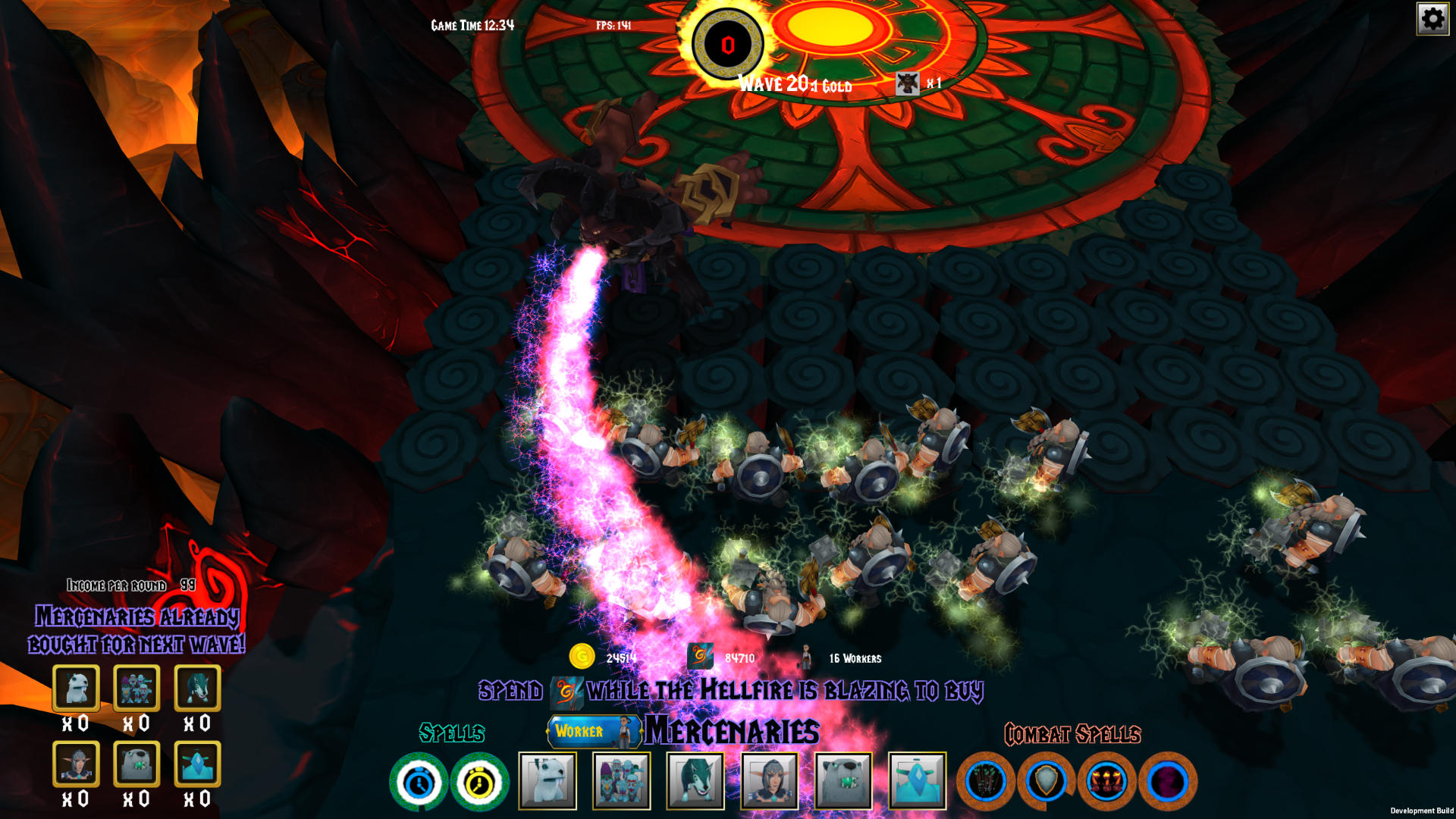Hire the teal wolf mercenary from the shop bar

coord(695,781)
